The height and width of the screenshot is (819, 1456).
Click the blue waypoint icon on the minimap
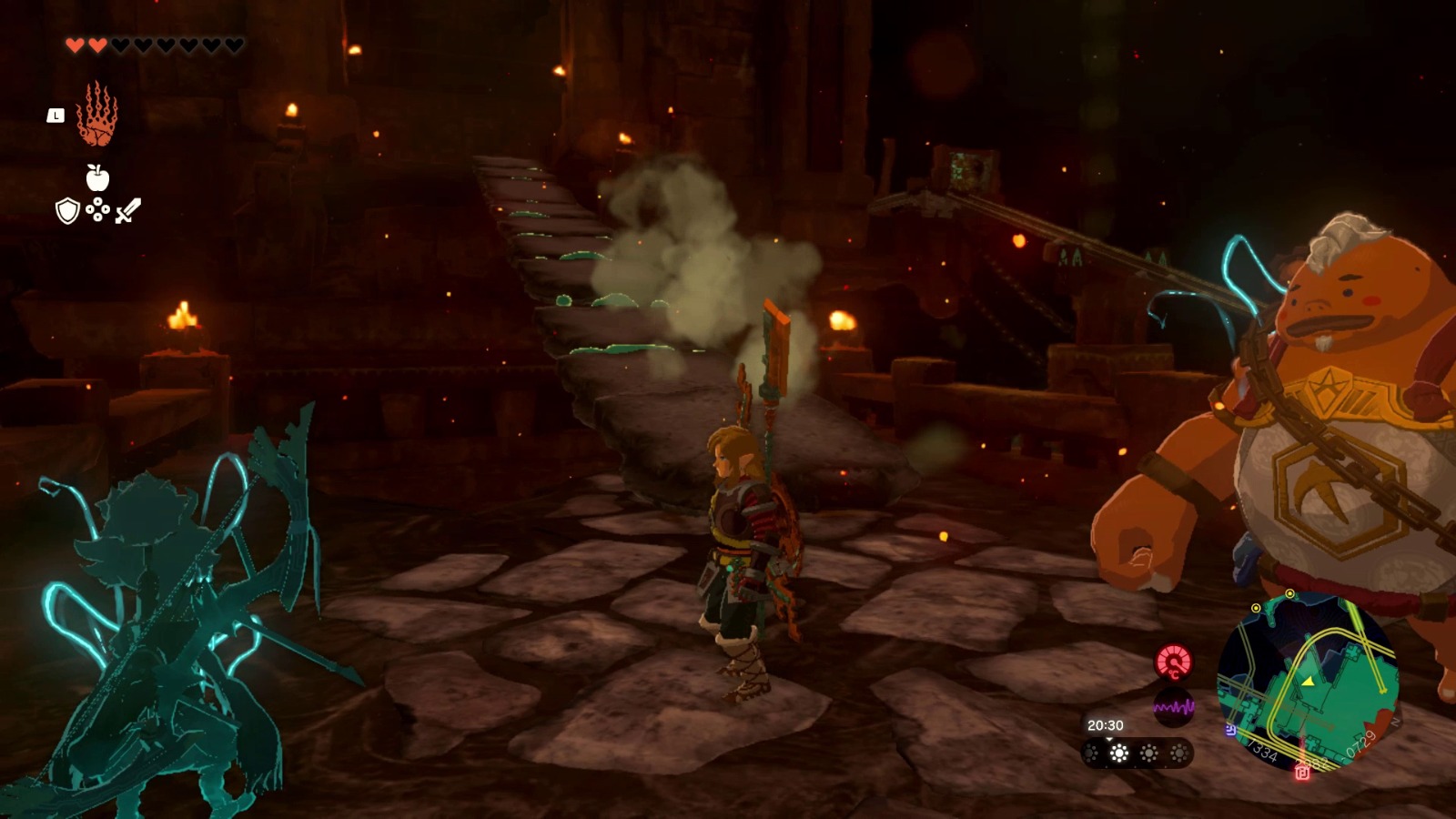(x=1231, y=729)
